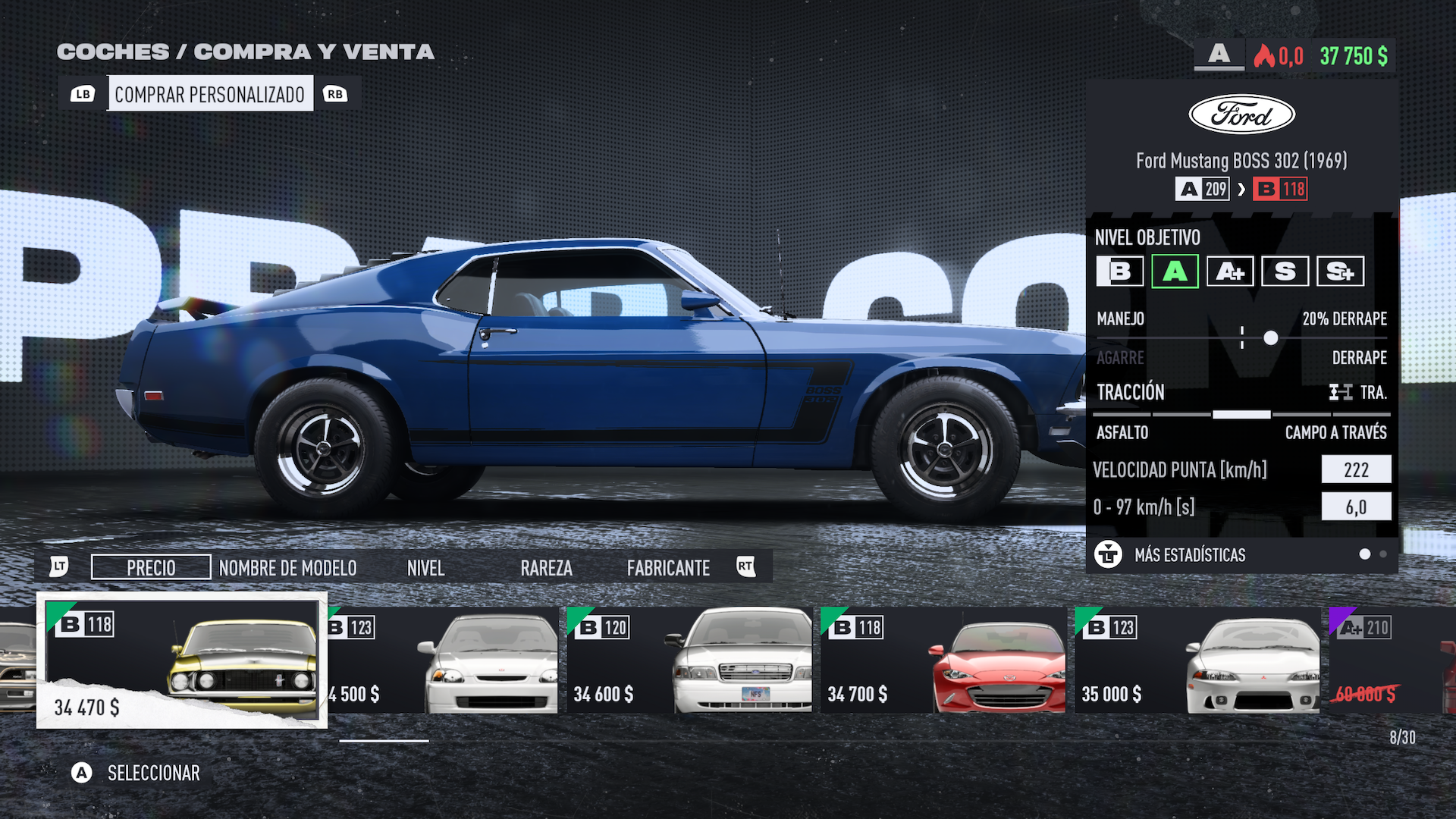
Task: Adjust the Manejo grip-drift slider handle
Action: pyautogui.click(x=1270, y=338)
